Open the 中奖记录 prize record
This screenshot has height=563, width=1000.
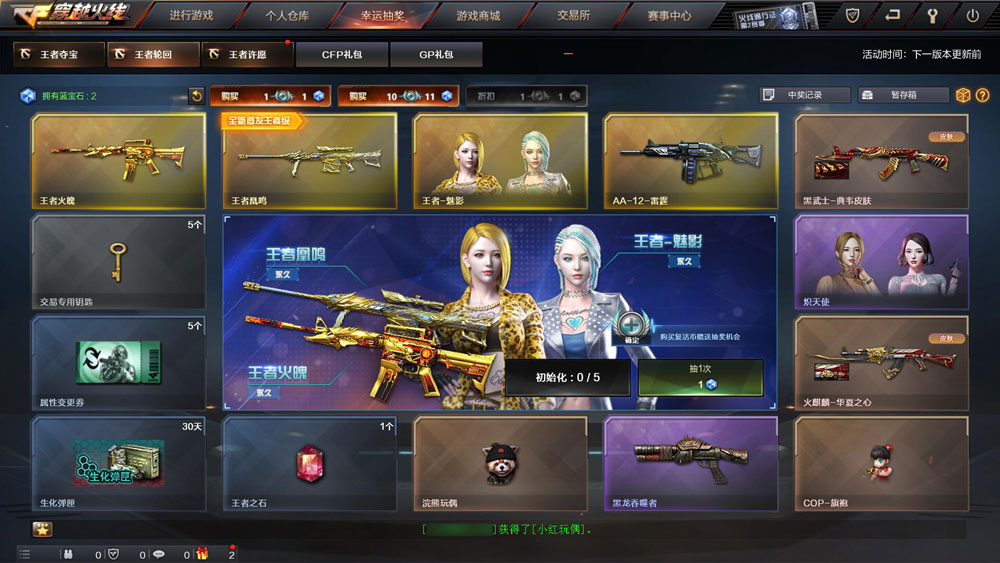pos(804,95)
